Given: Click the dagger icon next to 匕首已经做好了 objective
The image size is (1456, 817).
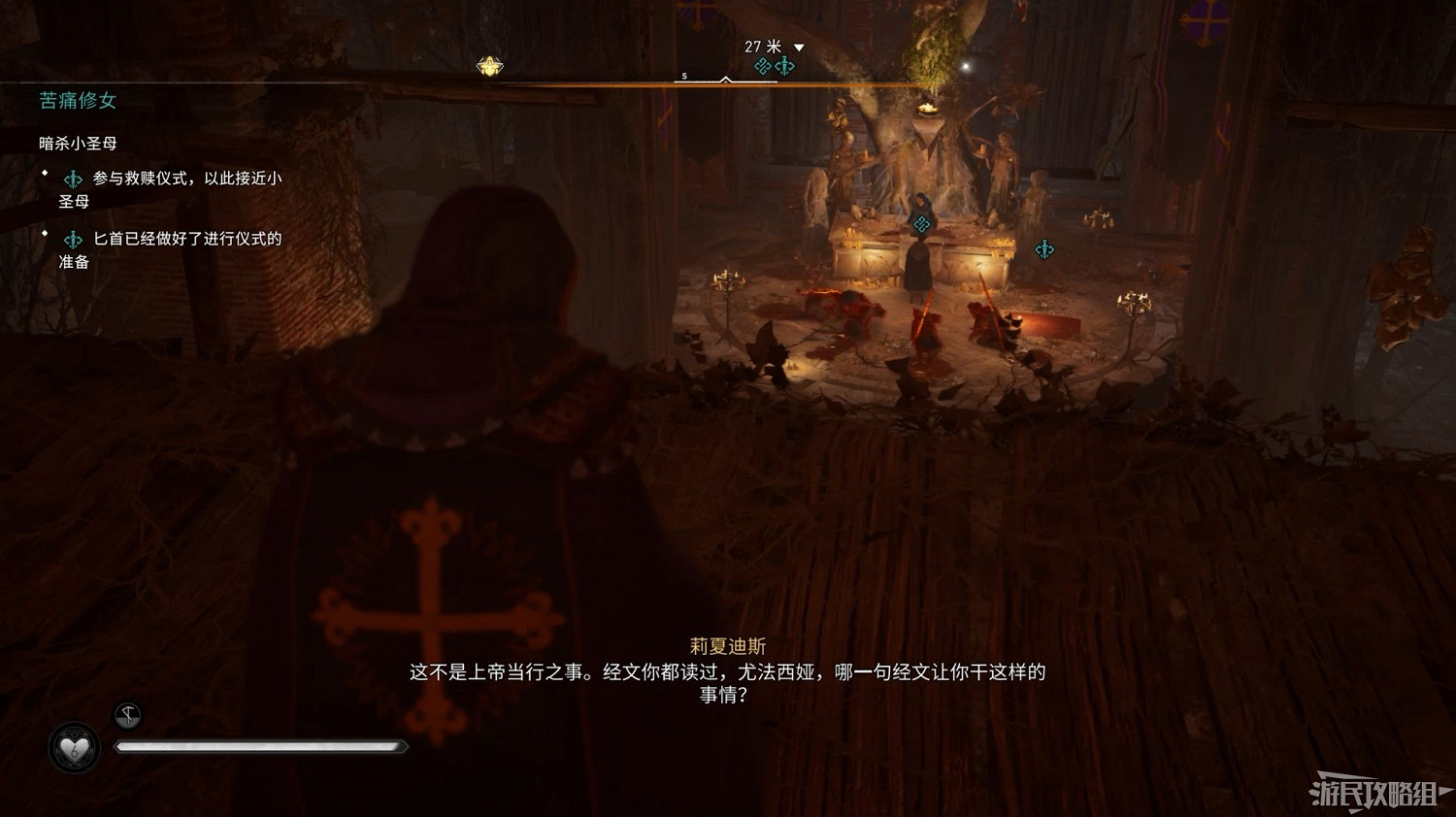Looking at the screenshot, I should (73, 239).
